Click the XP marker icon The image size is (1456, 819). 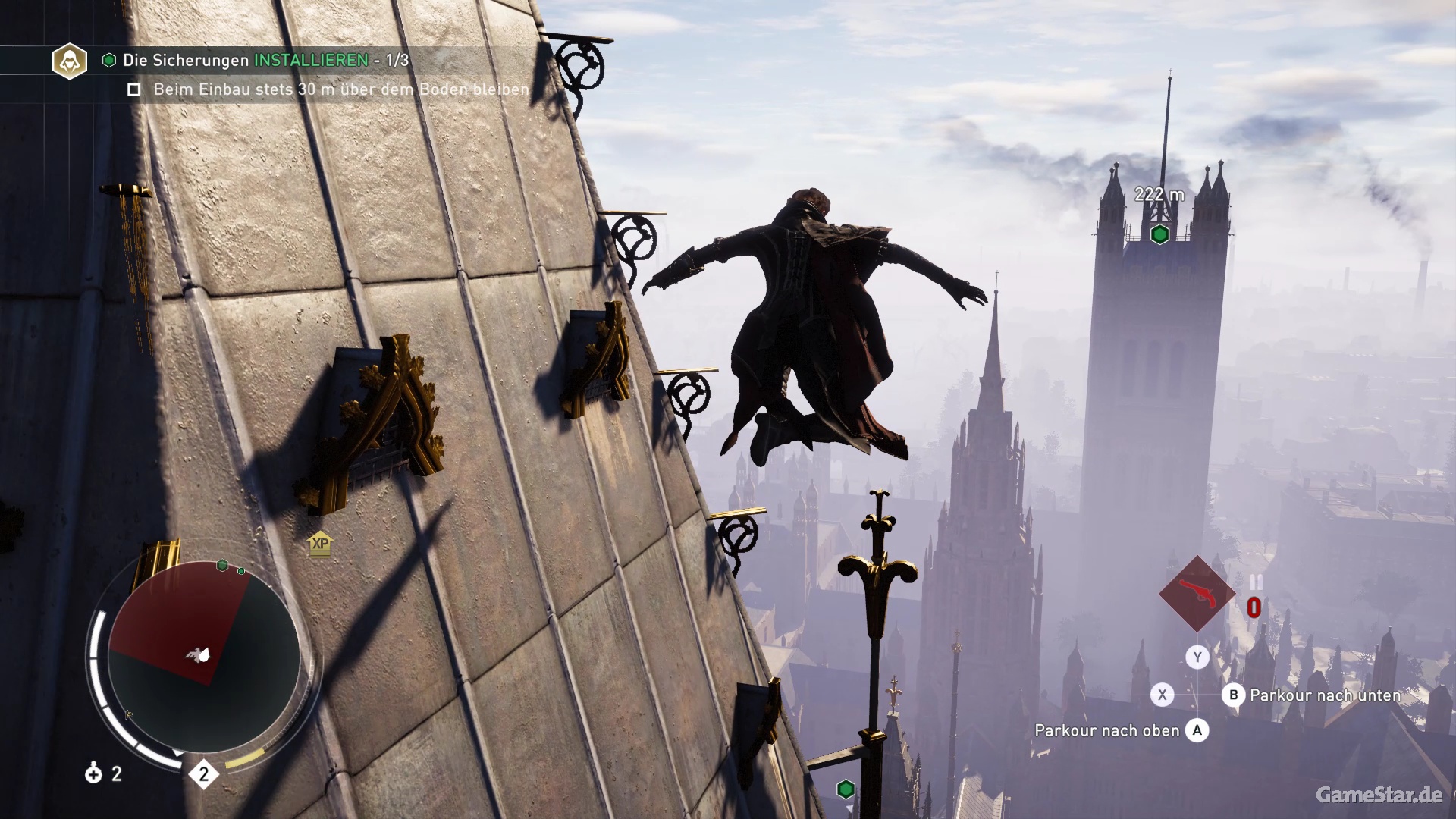pos(321,544)
